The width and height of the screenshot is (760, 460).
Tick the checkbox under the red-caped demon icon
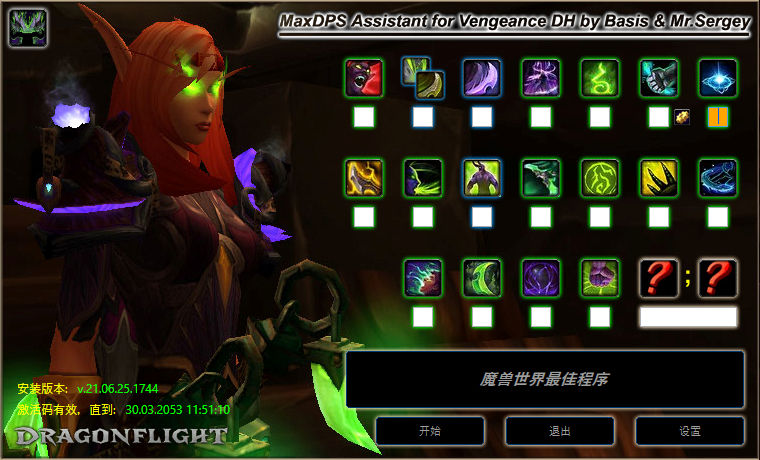[364, 117]
